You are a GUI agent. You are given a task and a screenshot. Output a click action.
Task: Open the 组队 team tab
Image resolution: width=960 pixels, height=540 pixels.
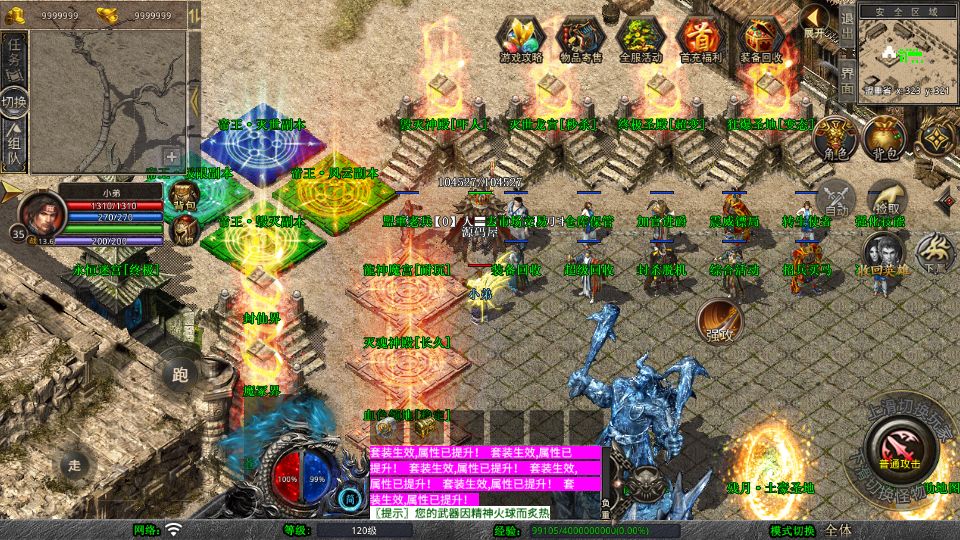[x=15, y=146]
